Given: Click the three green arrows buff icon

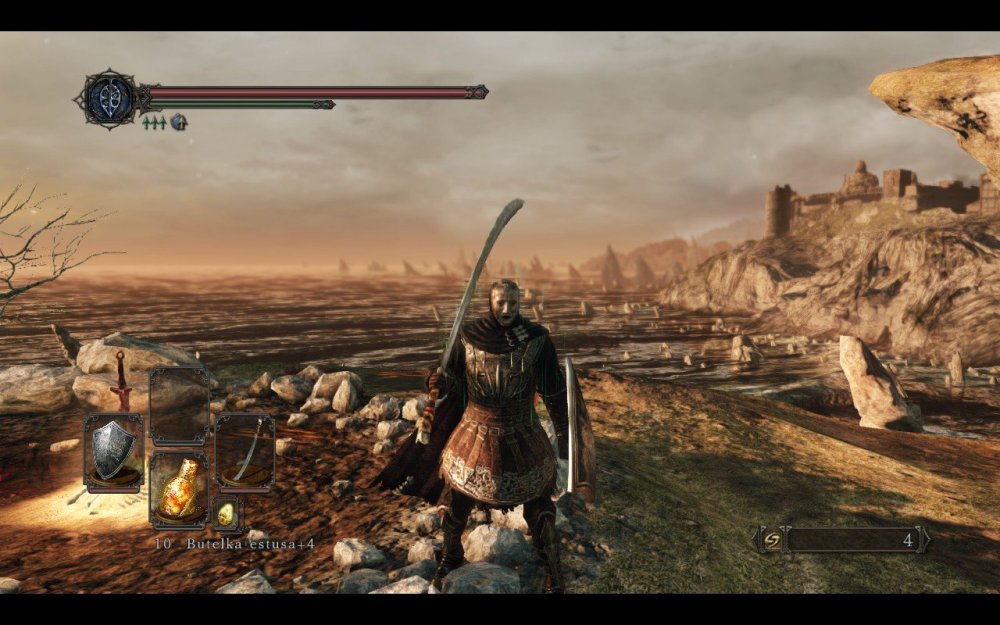Looking at the screenshot, I should 154,122.
